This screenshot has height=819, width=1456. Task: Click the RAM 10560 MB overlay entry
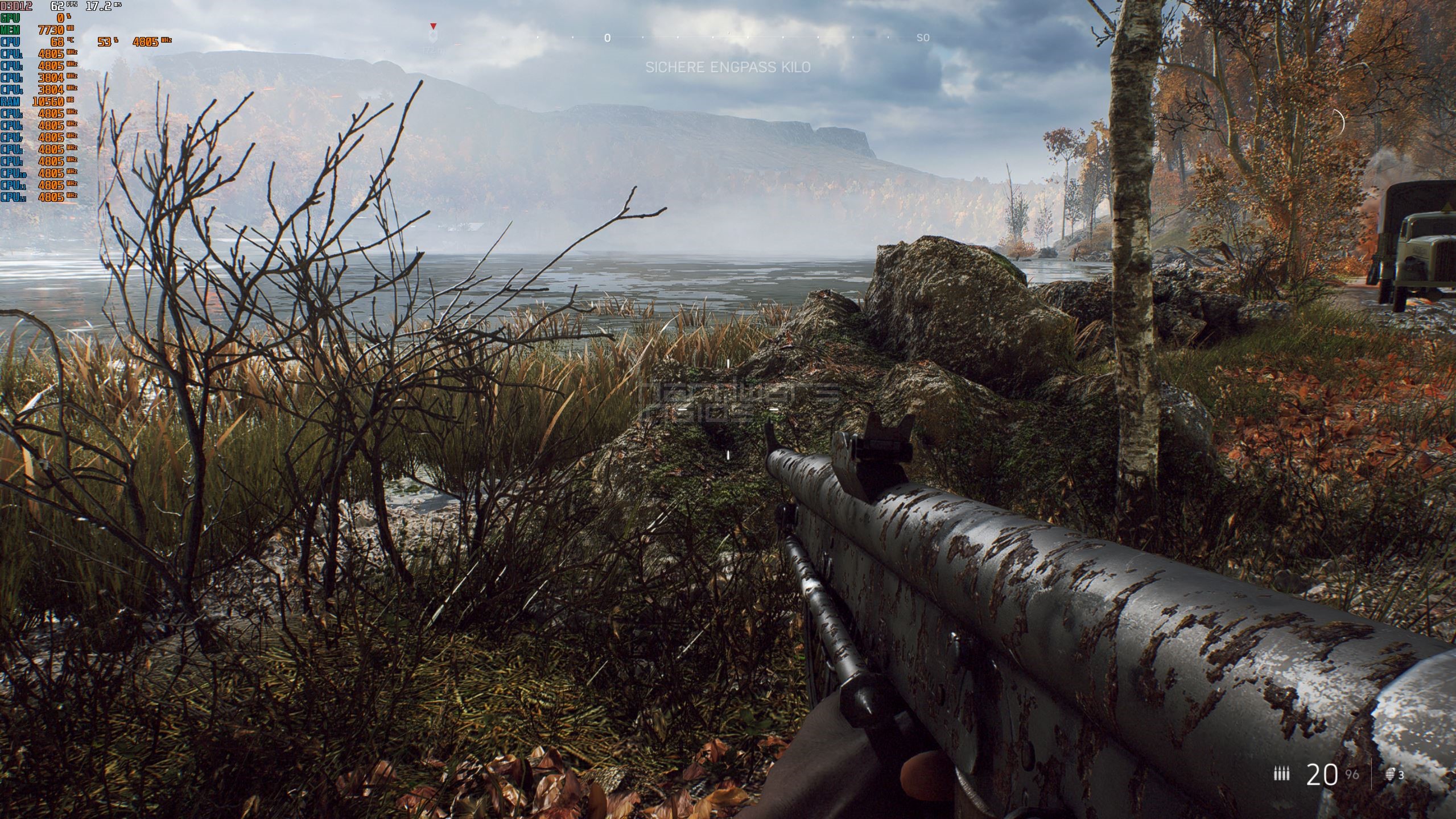tap(48, 101)
